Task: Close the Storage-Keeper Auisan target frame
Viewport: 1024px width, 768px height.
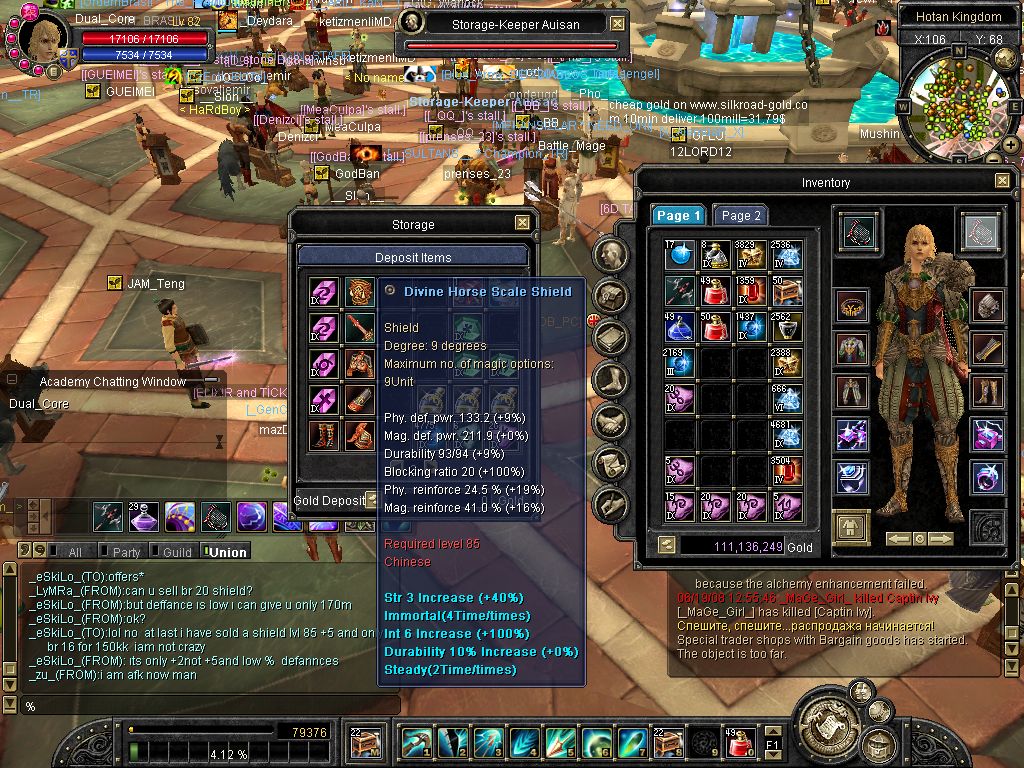Action: [617, 24]
